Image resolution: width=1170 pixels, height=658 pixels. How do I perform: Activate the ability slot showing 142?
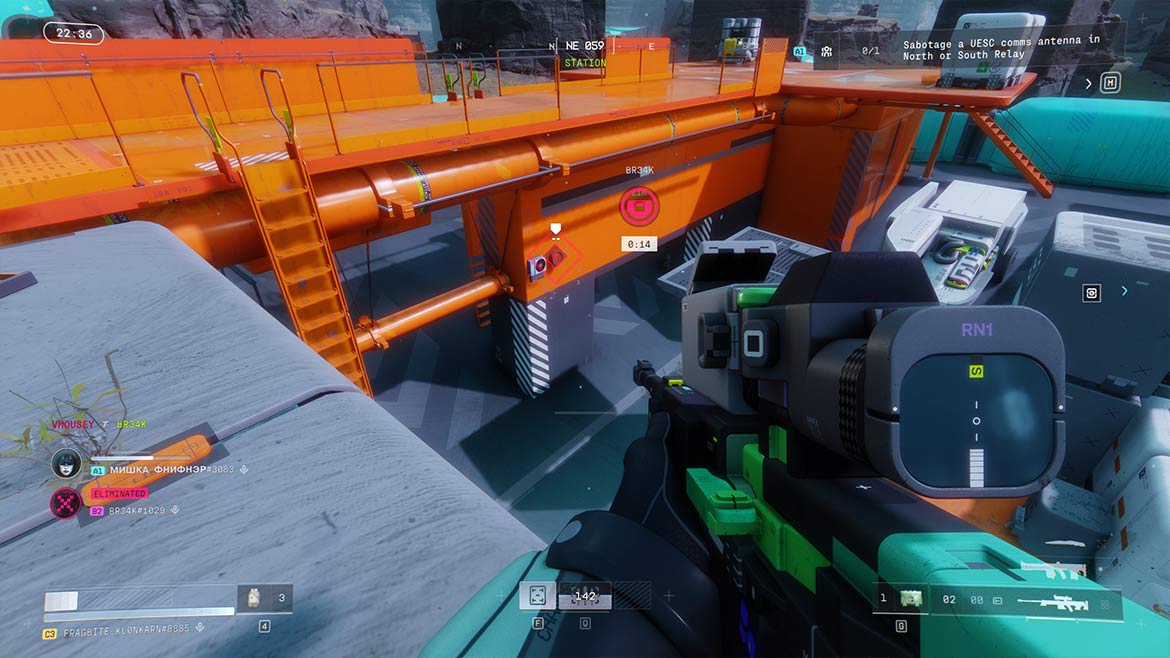(584, 596)
